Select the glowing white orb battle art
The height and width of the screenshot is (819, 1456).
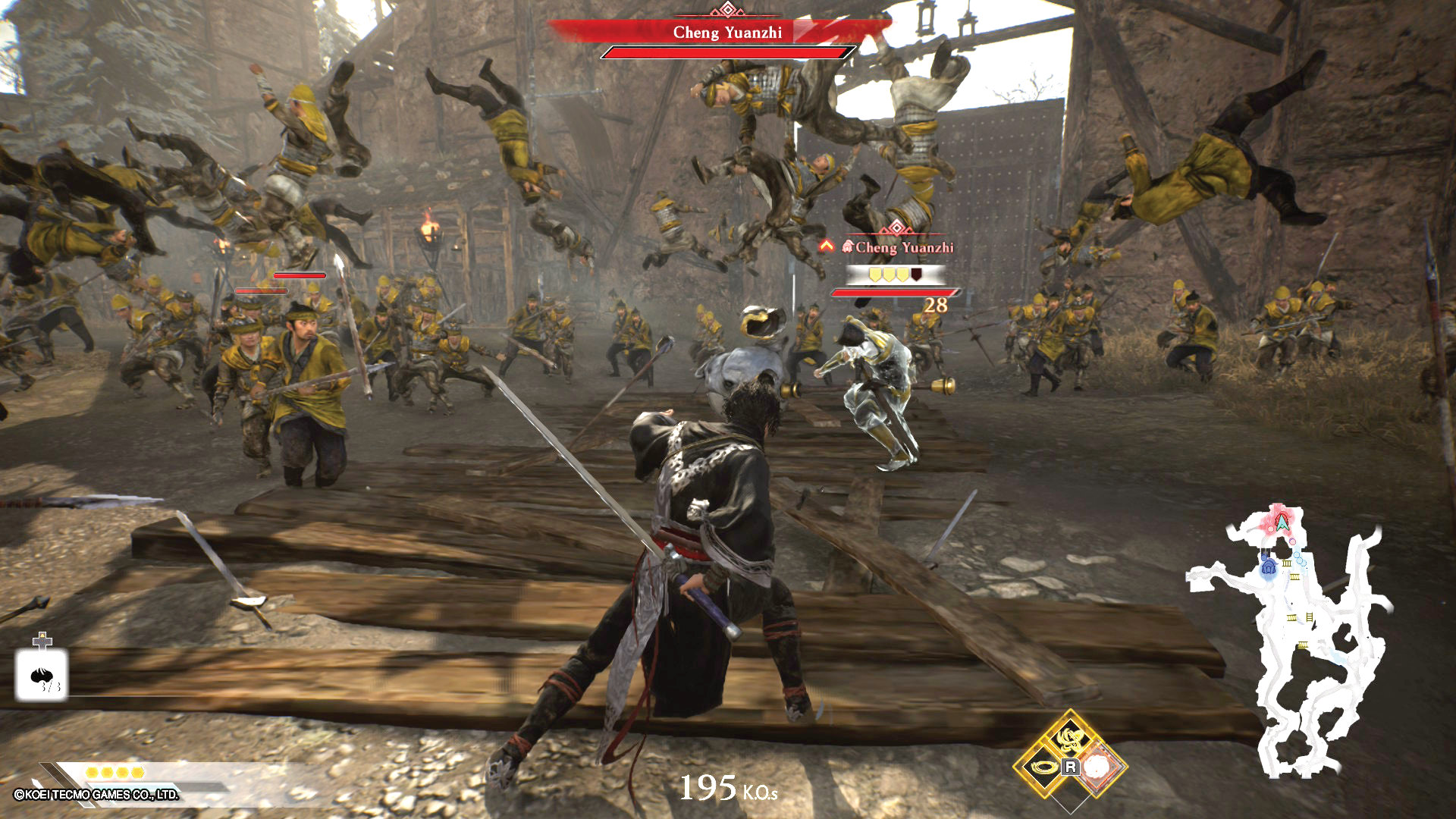pyautogui.click(x=1098, y=767)
